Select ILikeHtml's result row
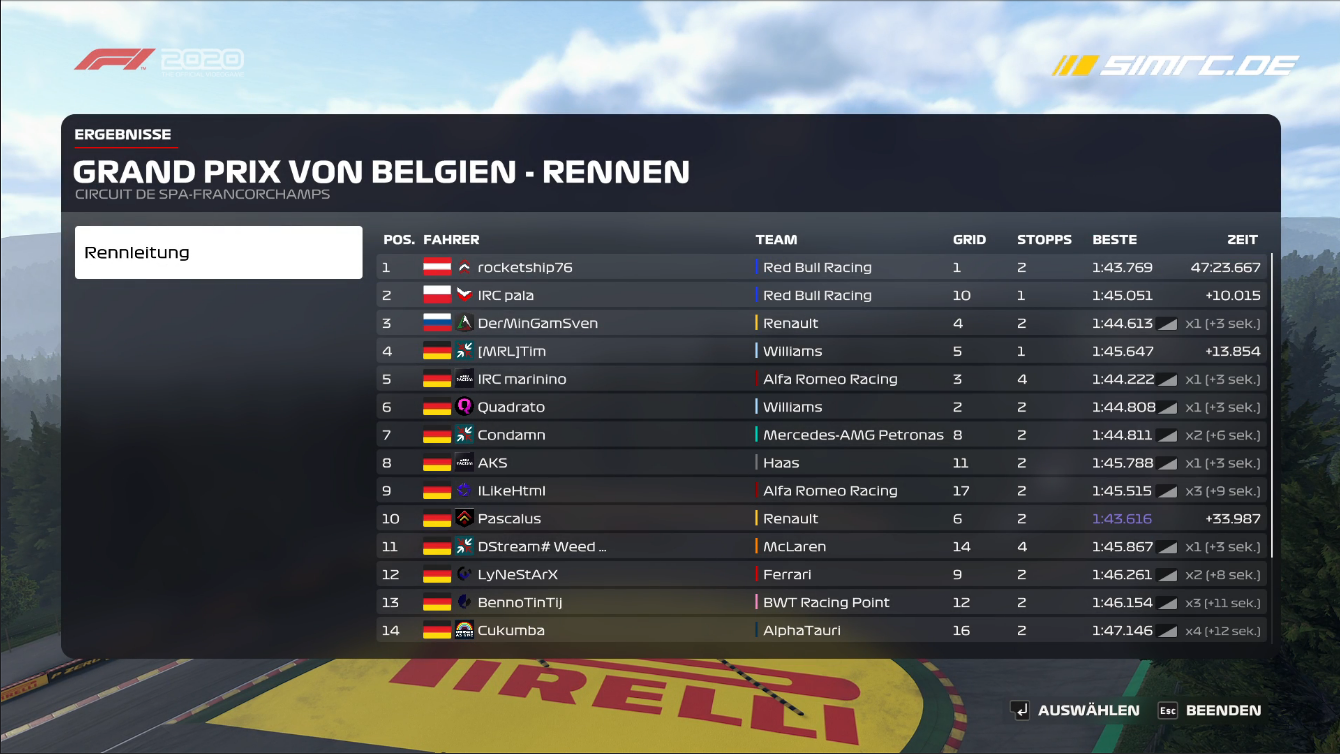Screen dimensions: 1340x754 click(820, 491)
